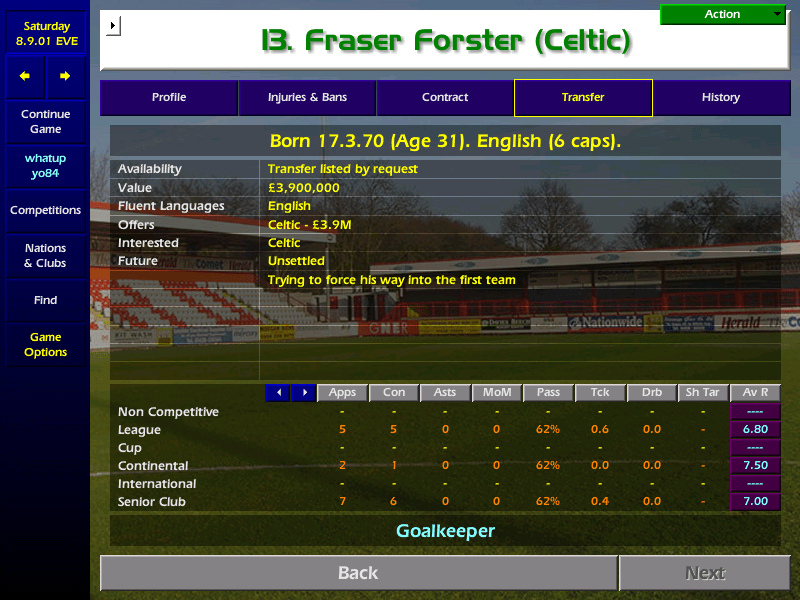Go forward using the right yellow arrow

[x=65, y=76]
